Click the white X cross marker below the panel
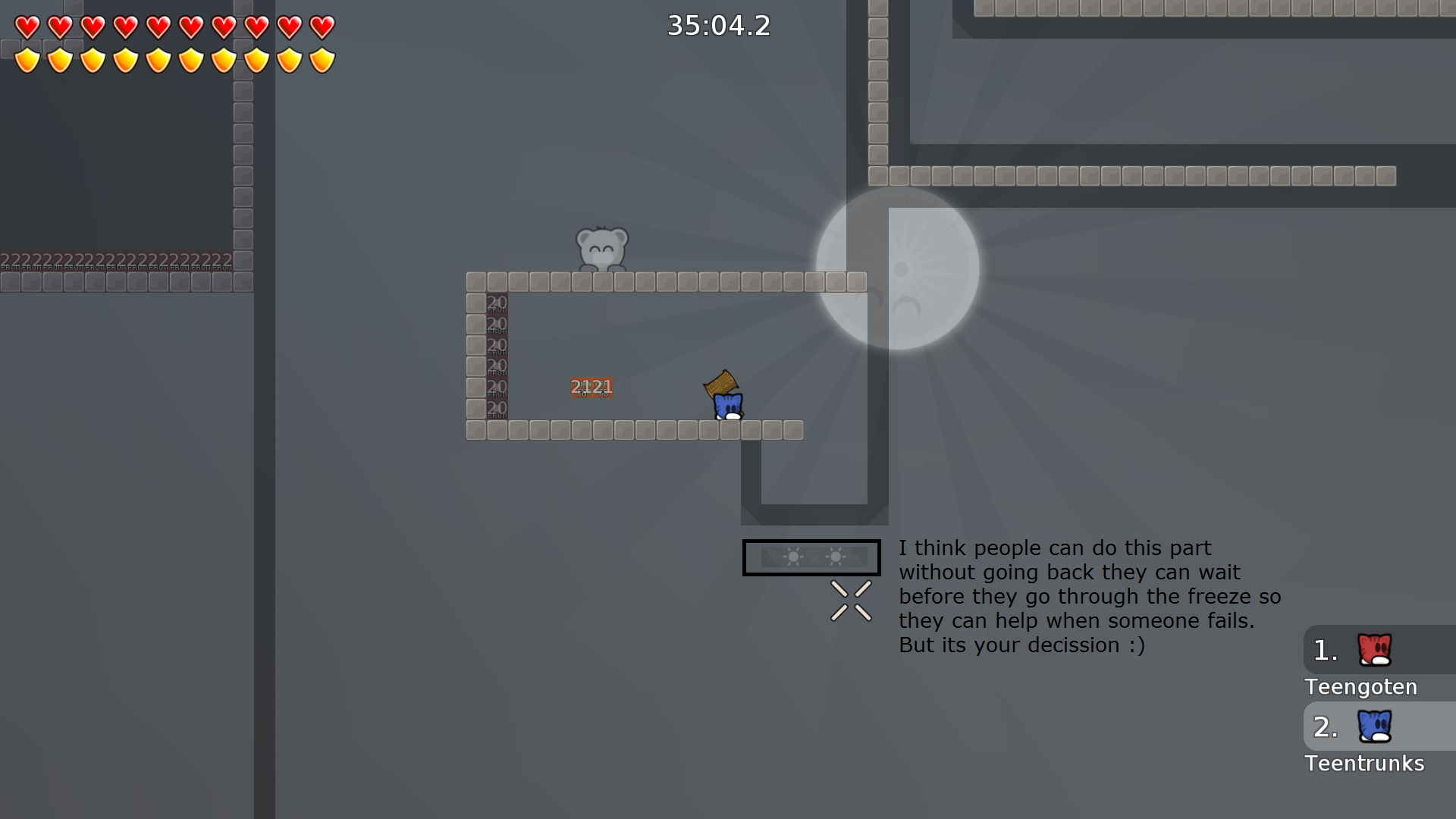The image size is (1456, 819). click(851, 601)
